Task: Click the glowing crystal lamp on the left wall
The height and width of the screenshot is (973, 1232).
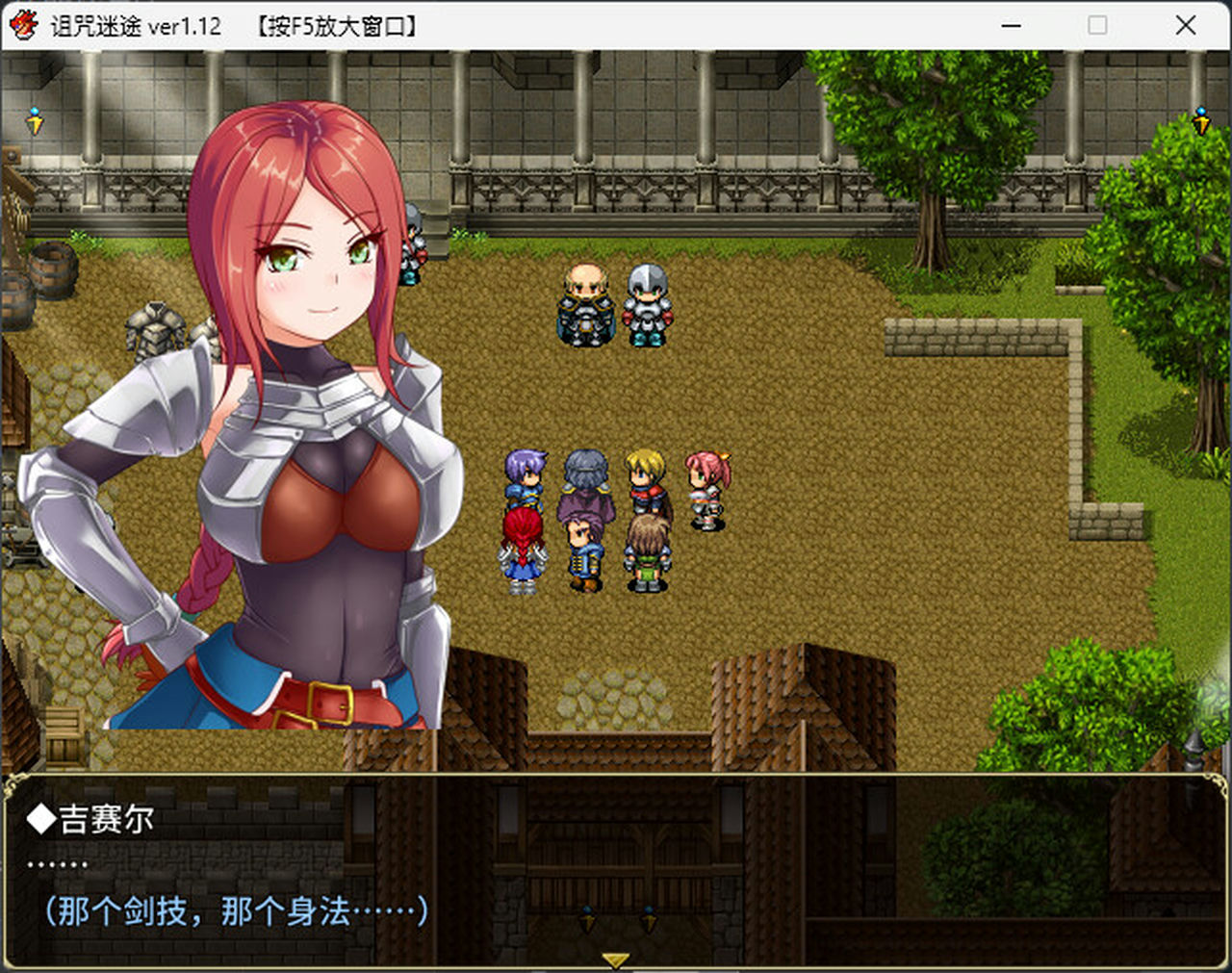Action: (34, 118)
